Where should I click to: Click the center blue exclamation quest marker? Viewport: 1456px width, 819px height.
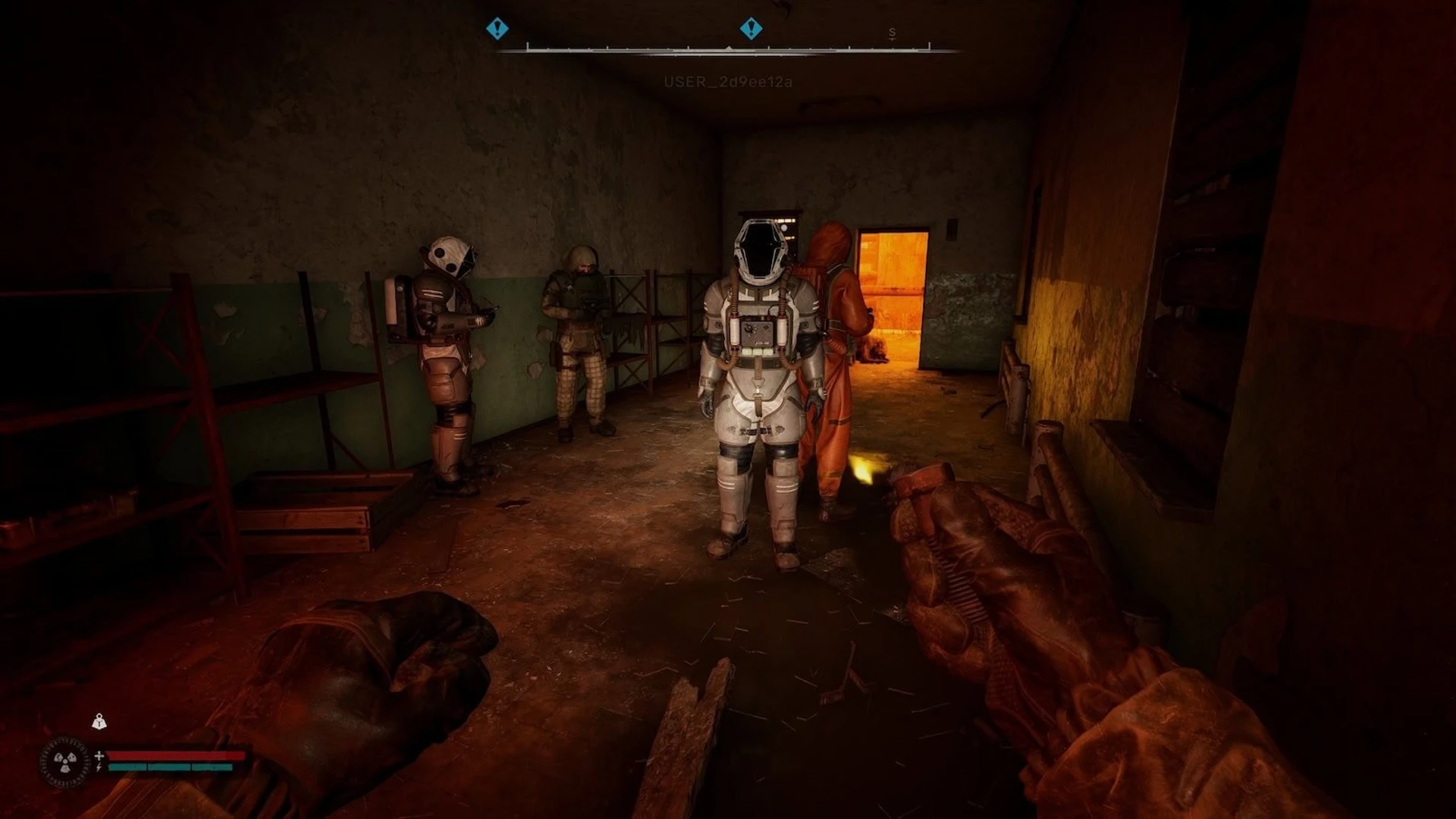coord(751,29)
